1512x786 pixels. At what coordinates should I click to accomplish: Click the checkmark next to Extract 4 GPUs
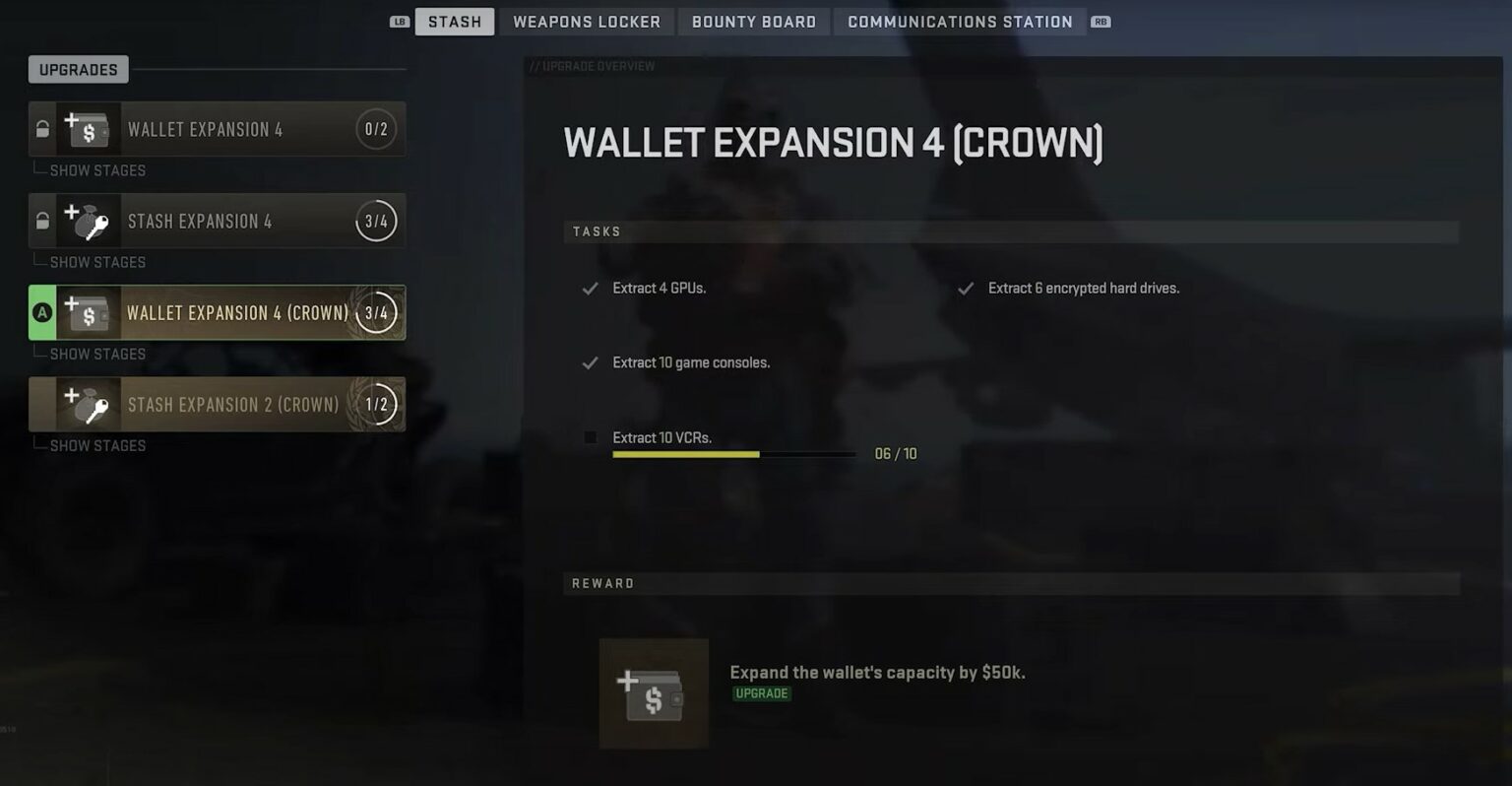pyautogui.click(x=590, y=288)
